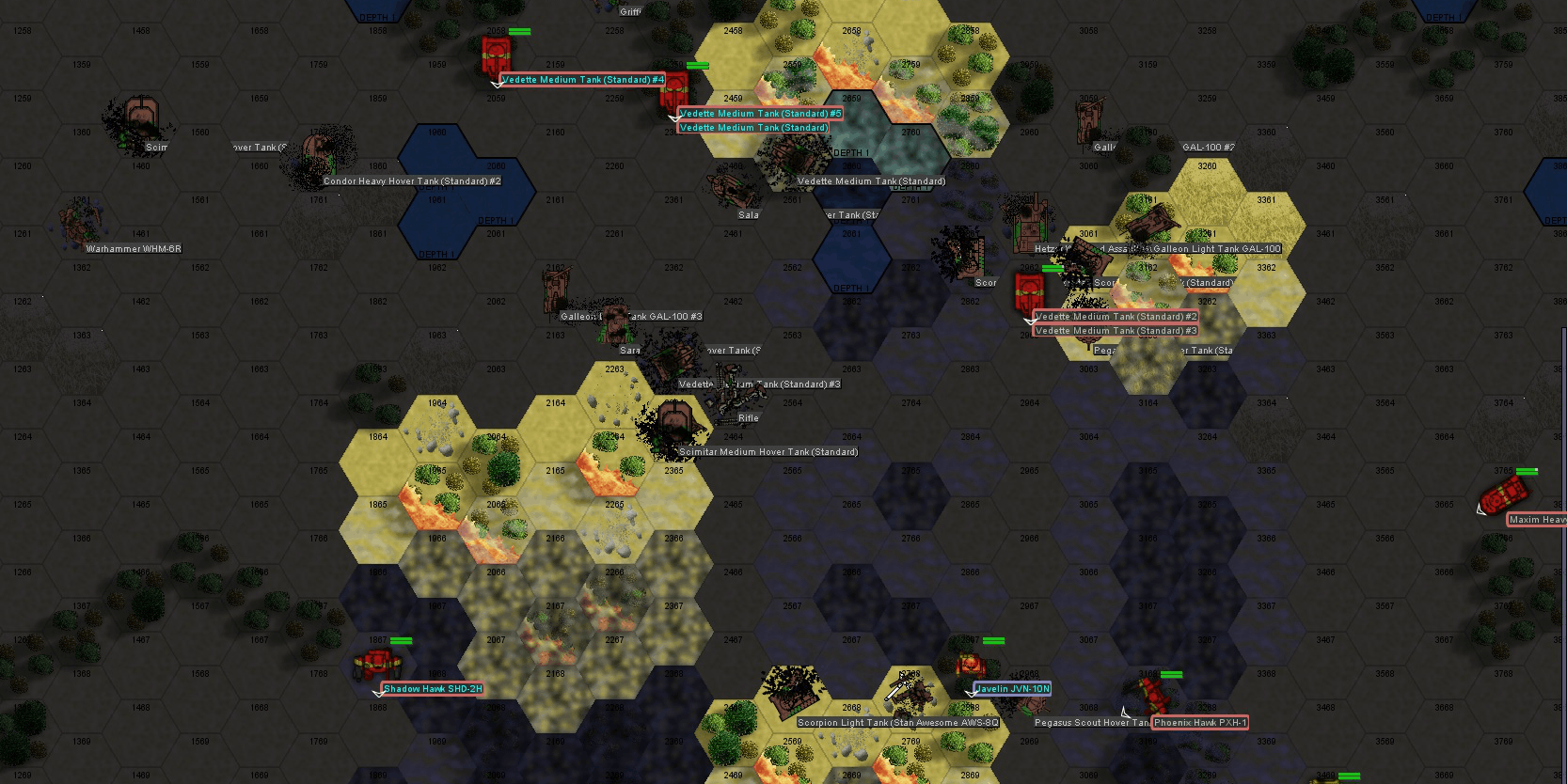Select the Hetzer Wheeled Assault Gun sprite
This screenshot has width=1567, height=784.
tap(1030, 224)
